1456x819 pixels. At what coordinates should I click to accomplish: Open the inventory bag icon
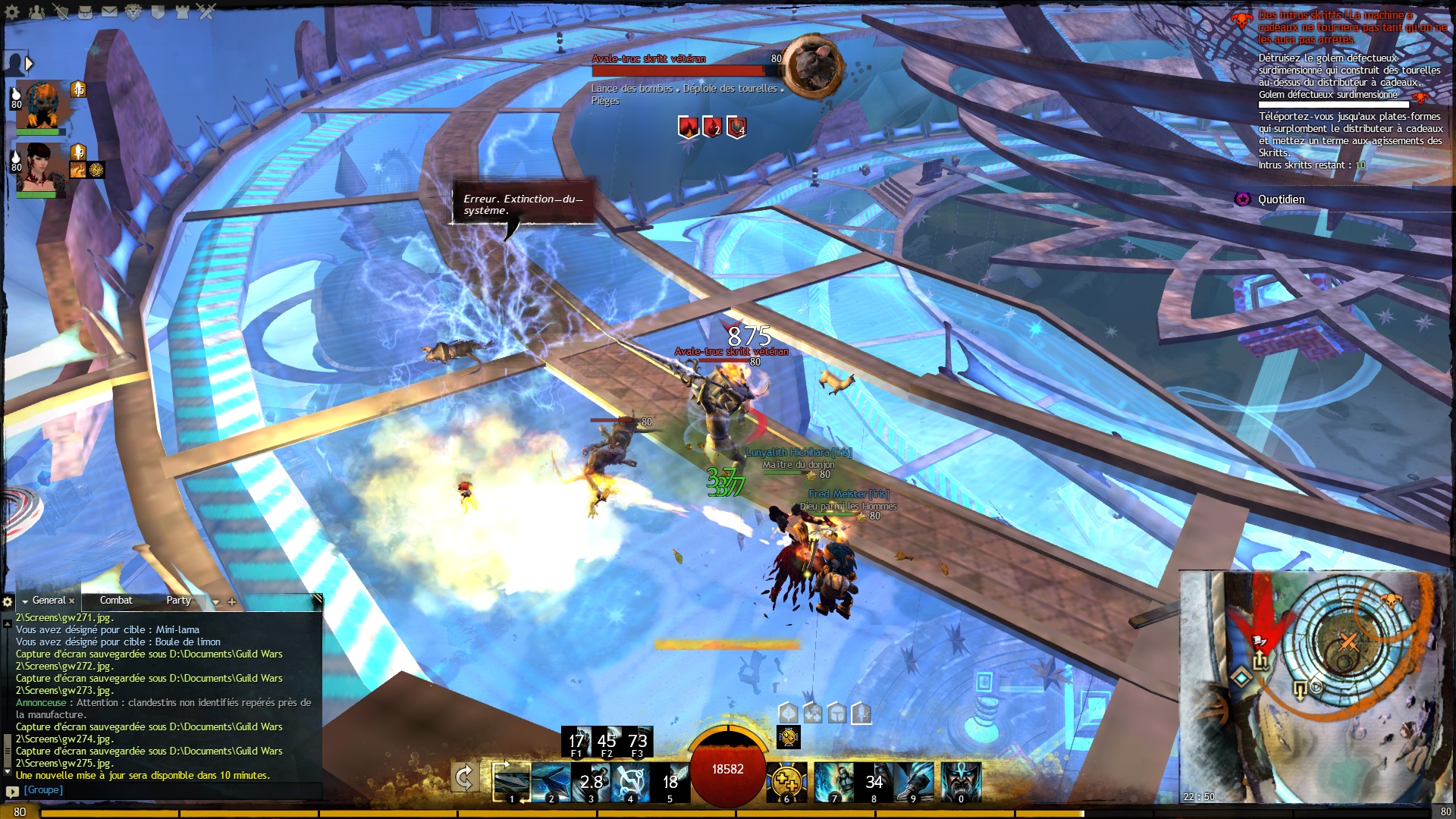86,12
